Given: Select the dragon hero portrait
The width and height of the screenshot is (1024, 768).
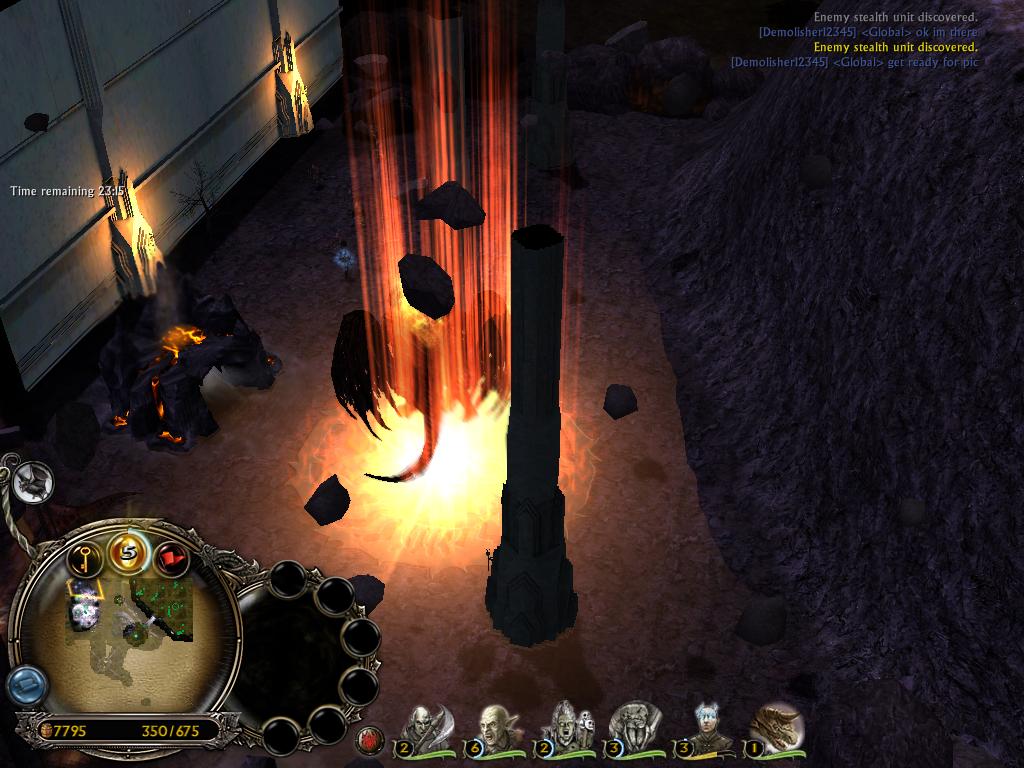Looking at the screenshot, I should (776, 727).
